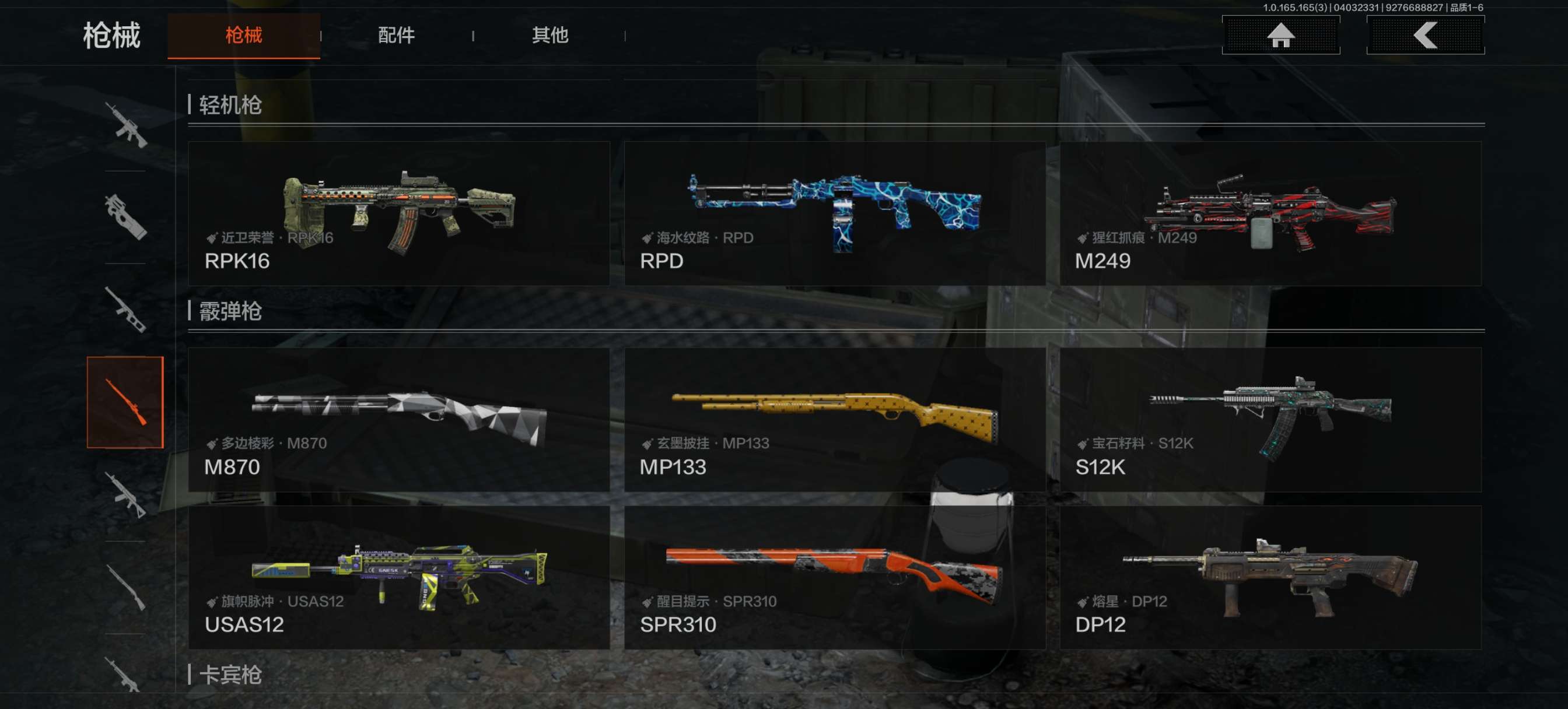The height and width of the screenshot is (709, 1568).
Task: Open the S12K weapon card
Action: (x=1270, y=419)
